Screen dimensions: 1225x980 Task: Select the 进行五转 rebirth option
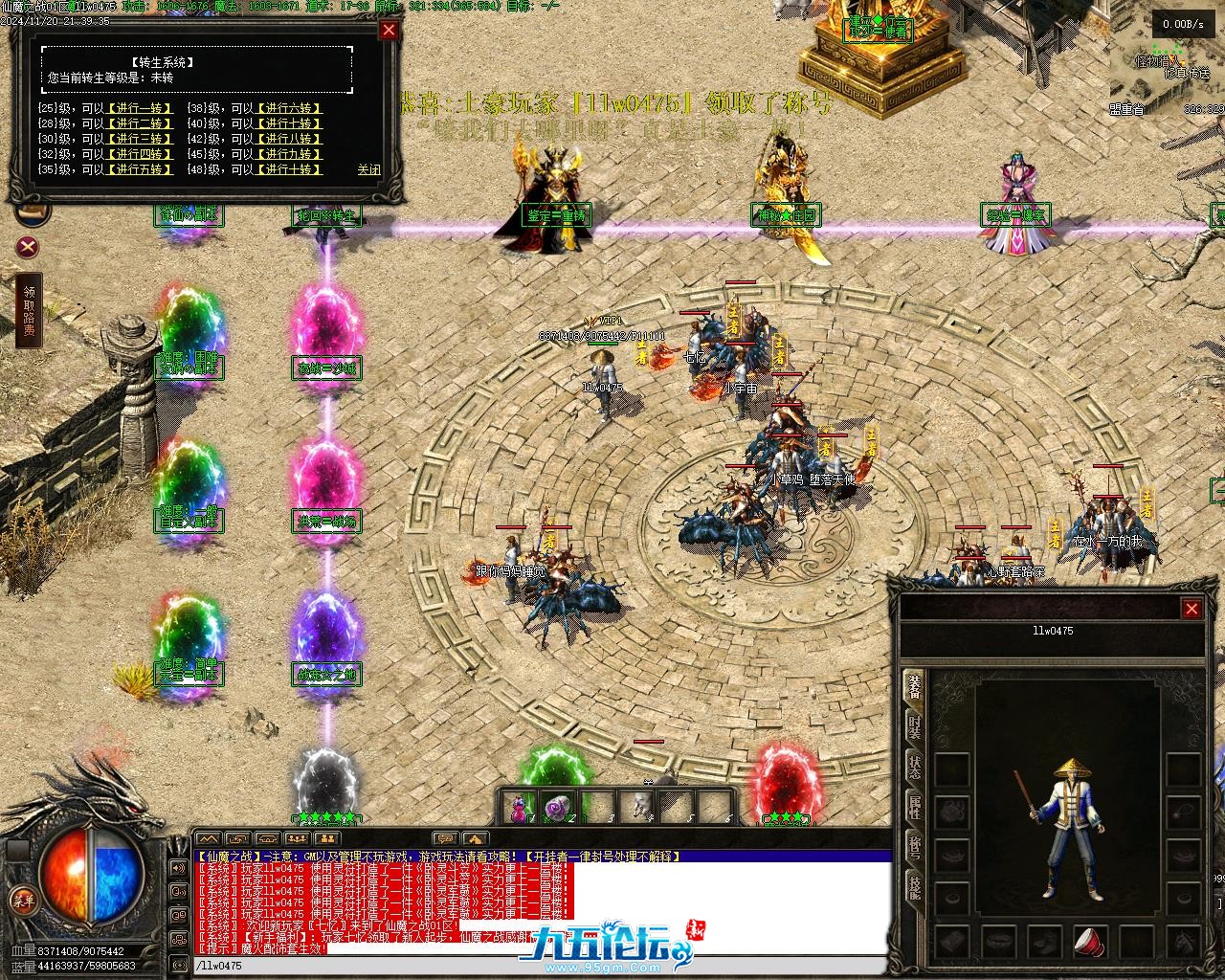tap(141, 169)
